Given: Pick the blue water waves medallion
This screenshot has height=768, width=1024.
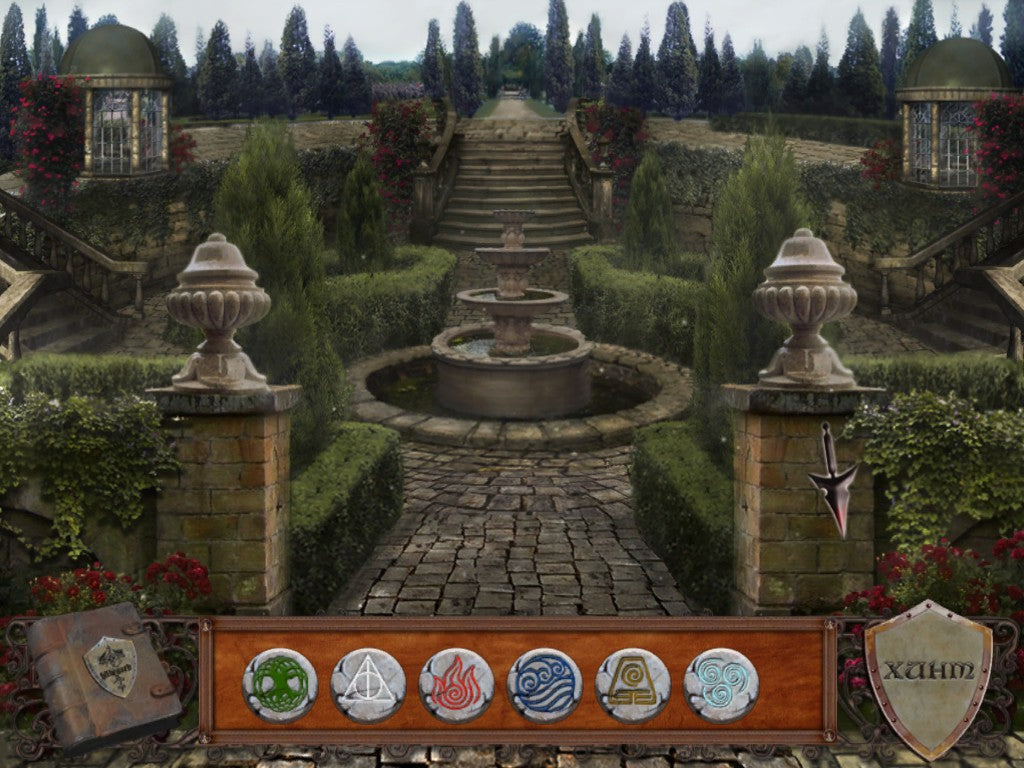Looking at the screenshot, I should pyautogui.click(x=544, y=685).
